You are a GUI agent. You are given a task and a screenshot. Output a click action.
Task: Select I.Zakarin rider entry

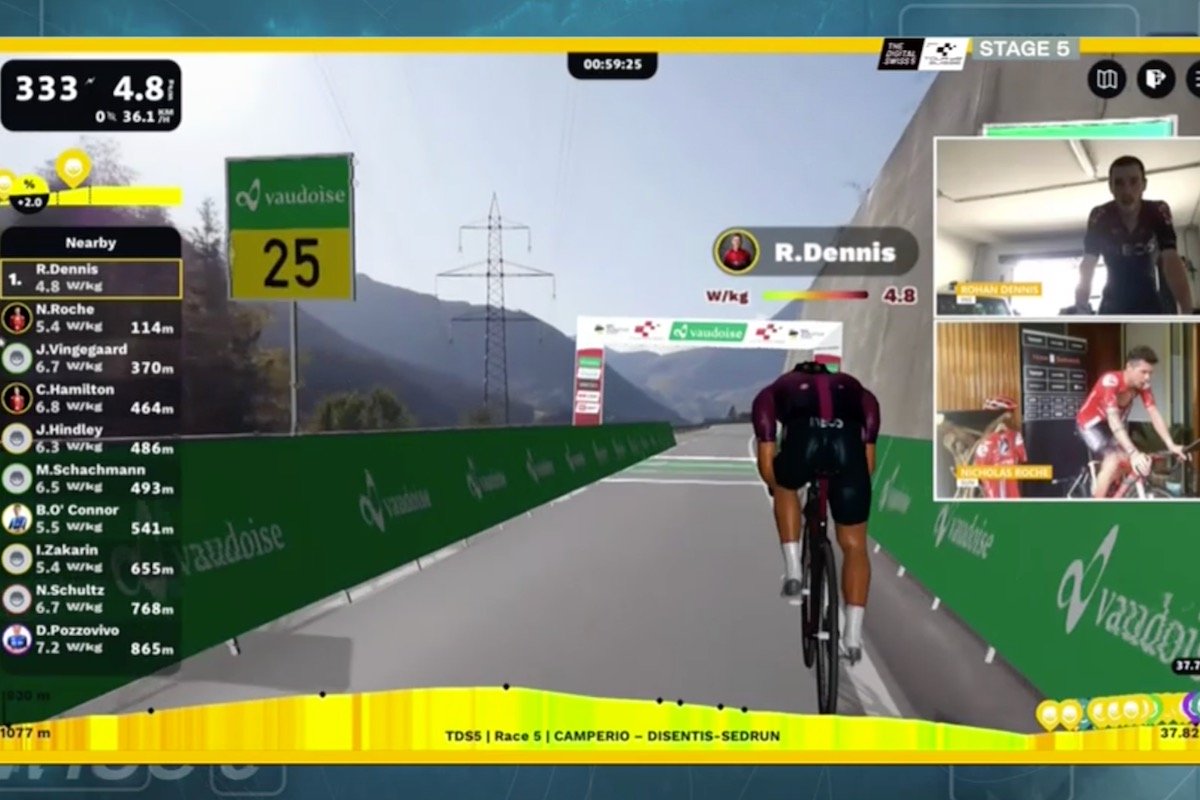[x=91, y=558]
